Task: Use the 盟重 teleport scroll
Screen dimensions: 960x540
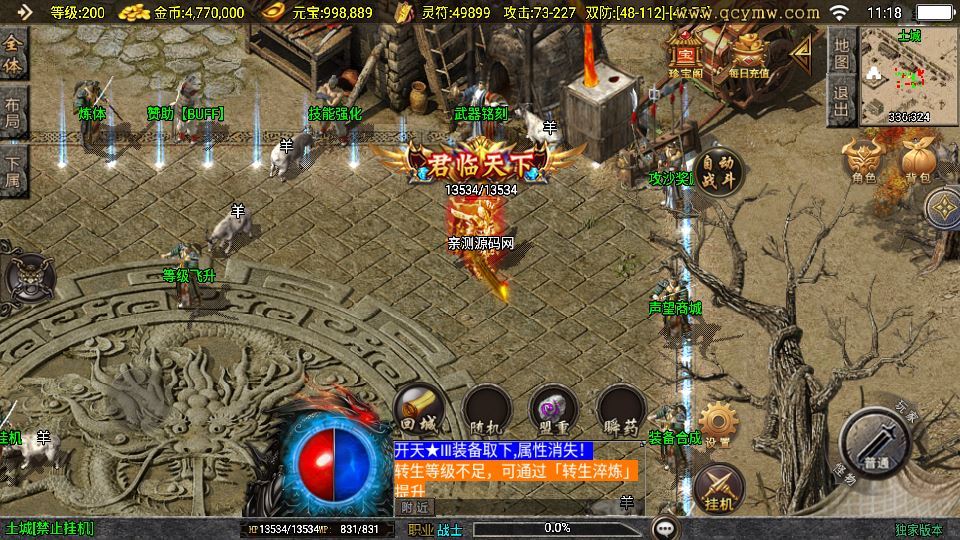Action: coord(554,410)
